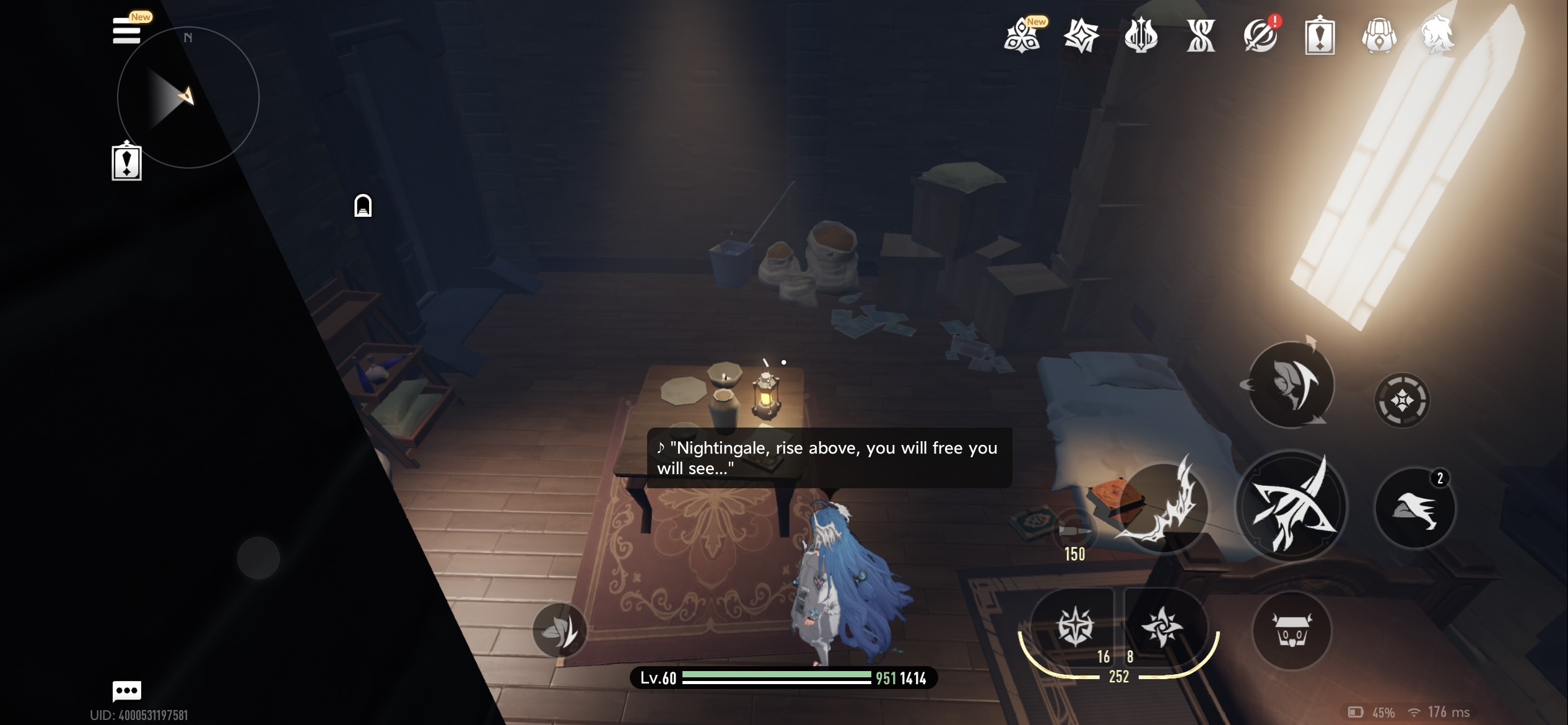Open the hamburger main menu
The width and height of the screenshot is (1568, 725).
click(x=126, y=31)
